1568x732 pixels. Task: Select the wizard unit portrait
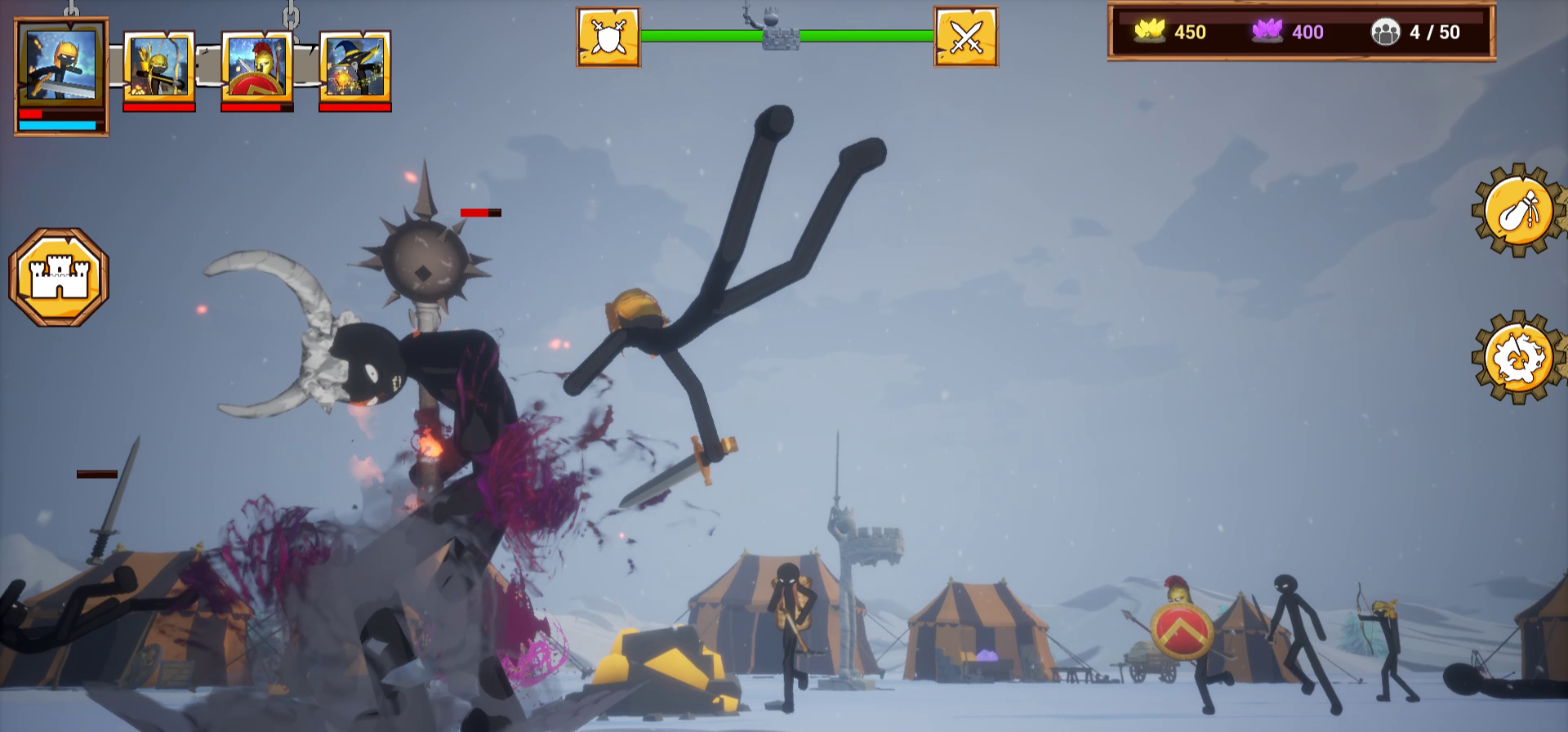pos(354,65)
